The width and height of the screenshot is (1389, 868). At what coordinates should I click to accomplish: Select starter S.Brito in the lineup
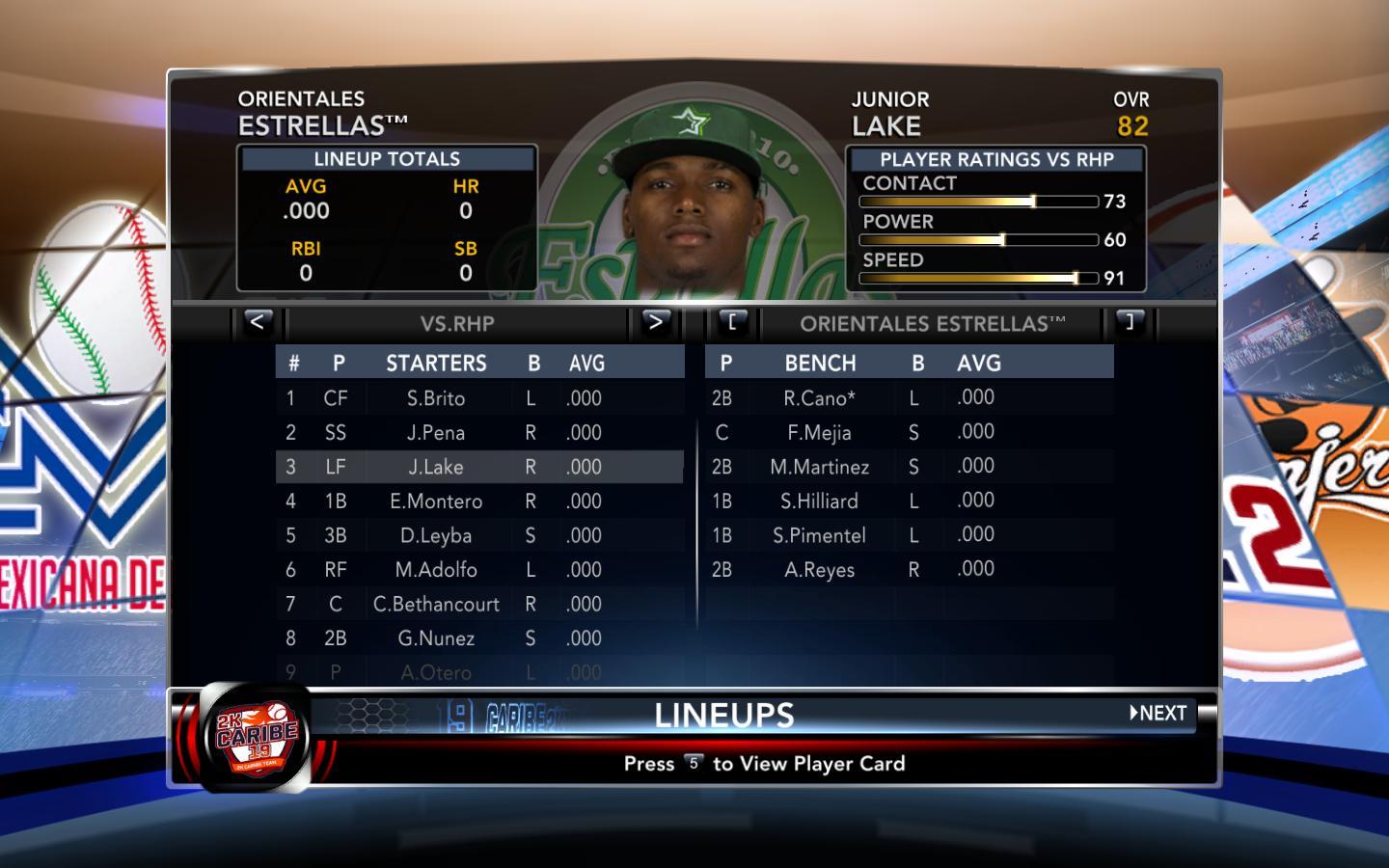(x=436, y=398)
